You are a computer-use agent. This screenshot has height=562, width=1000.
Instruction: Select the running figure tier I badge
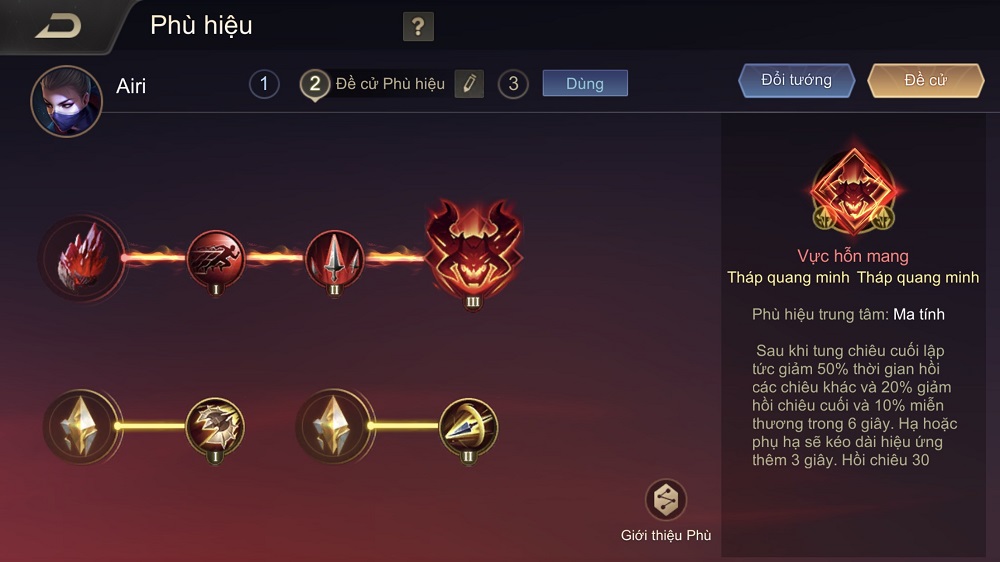(x=216, y=257)
